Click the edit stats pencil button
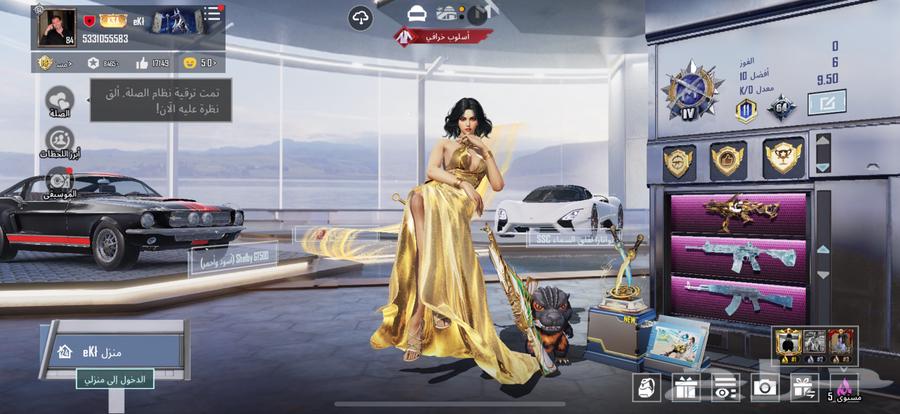This screenshot has width=900, height=414. (826, 101)
